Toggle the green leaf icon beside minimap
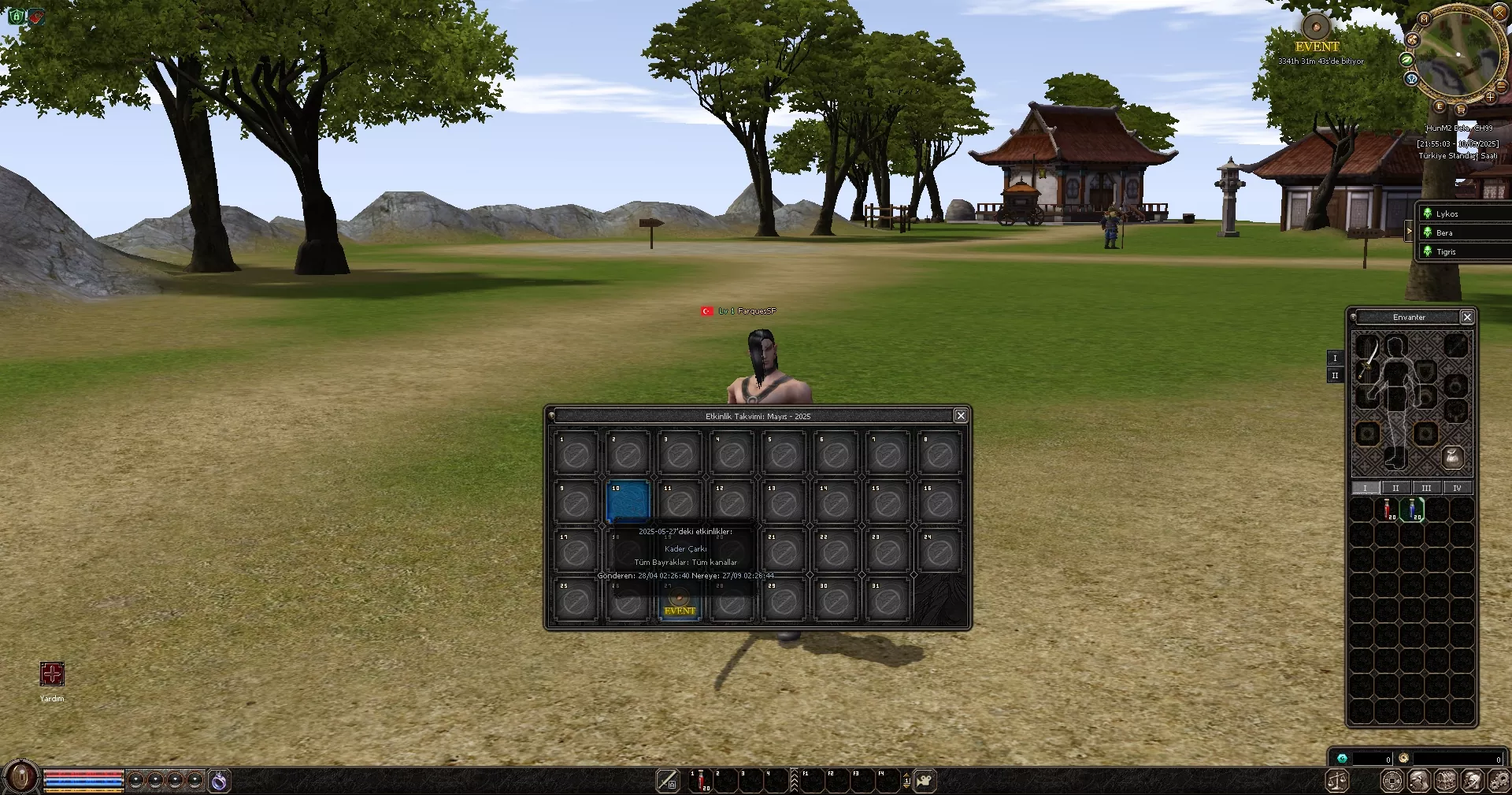 coord(1406,60)
